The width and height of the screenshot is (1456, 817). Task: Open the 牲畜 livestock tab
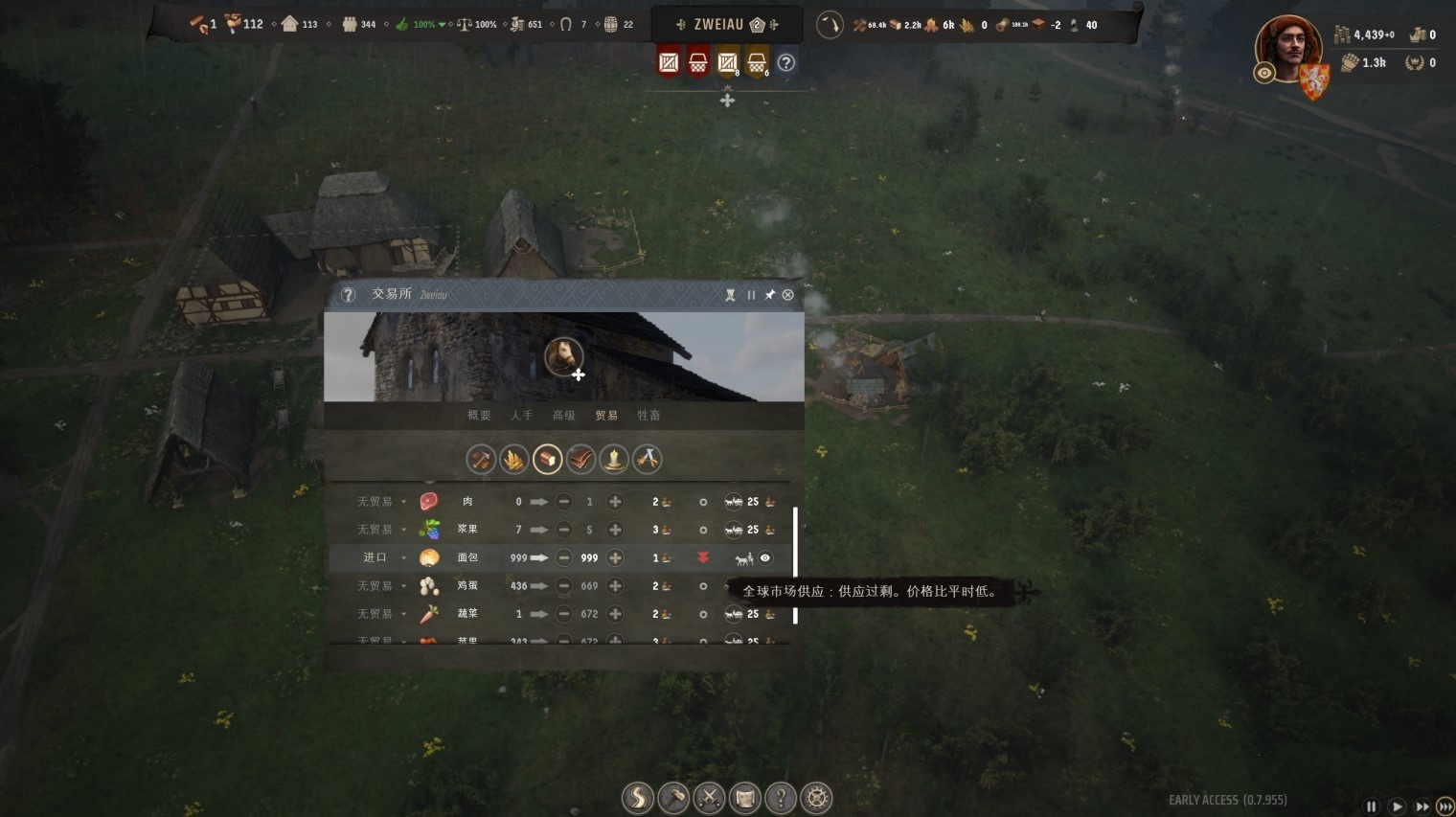(648, 416)
